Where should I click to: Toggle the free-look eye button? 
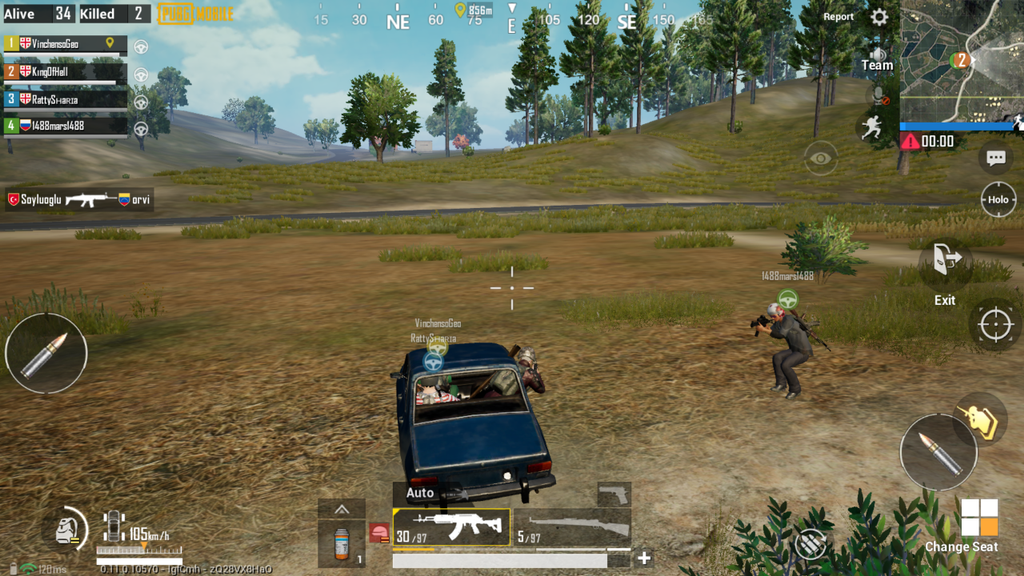821,158
